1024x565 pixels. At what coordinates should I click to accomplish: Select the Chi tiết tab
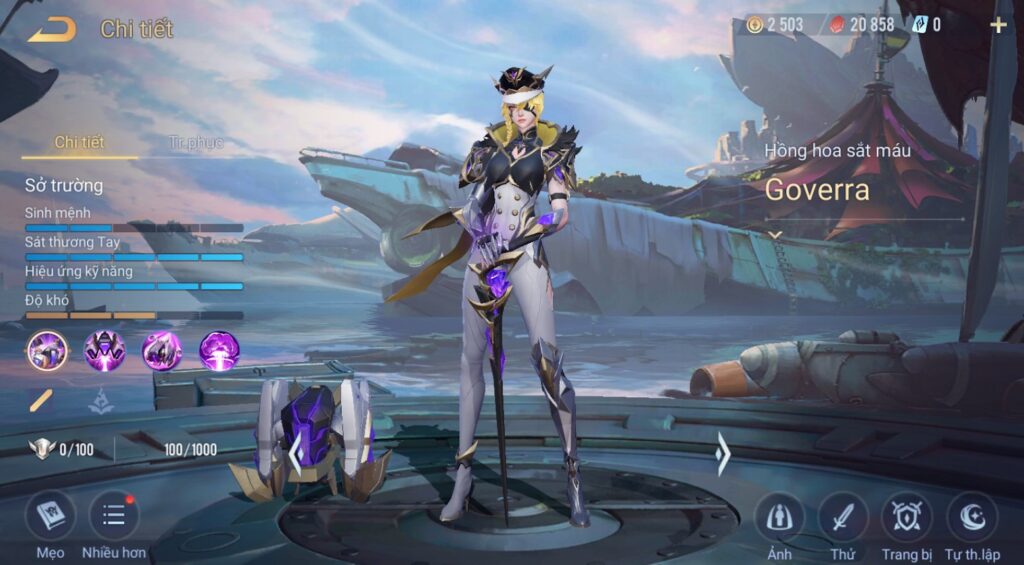79,143
